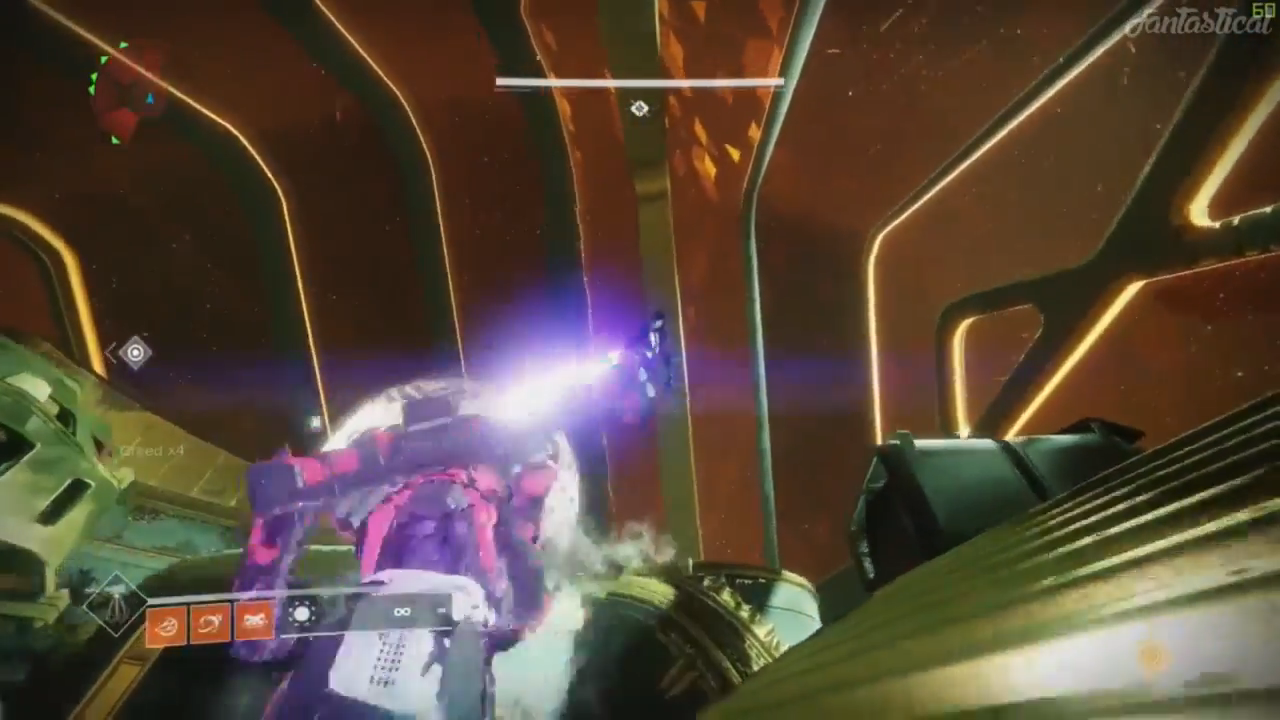Select the waypoint marker under the white bar
Screen dimensions: 1280x720
tap(639, 108)
